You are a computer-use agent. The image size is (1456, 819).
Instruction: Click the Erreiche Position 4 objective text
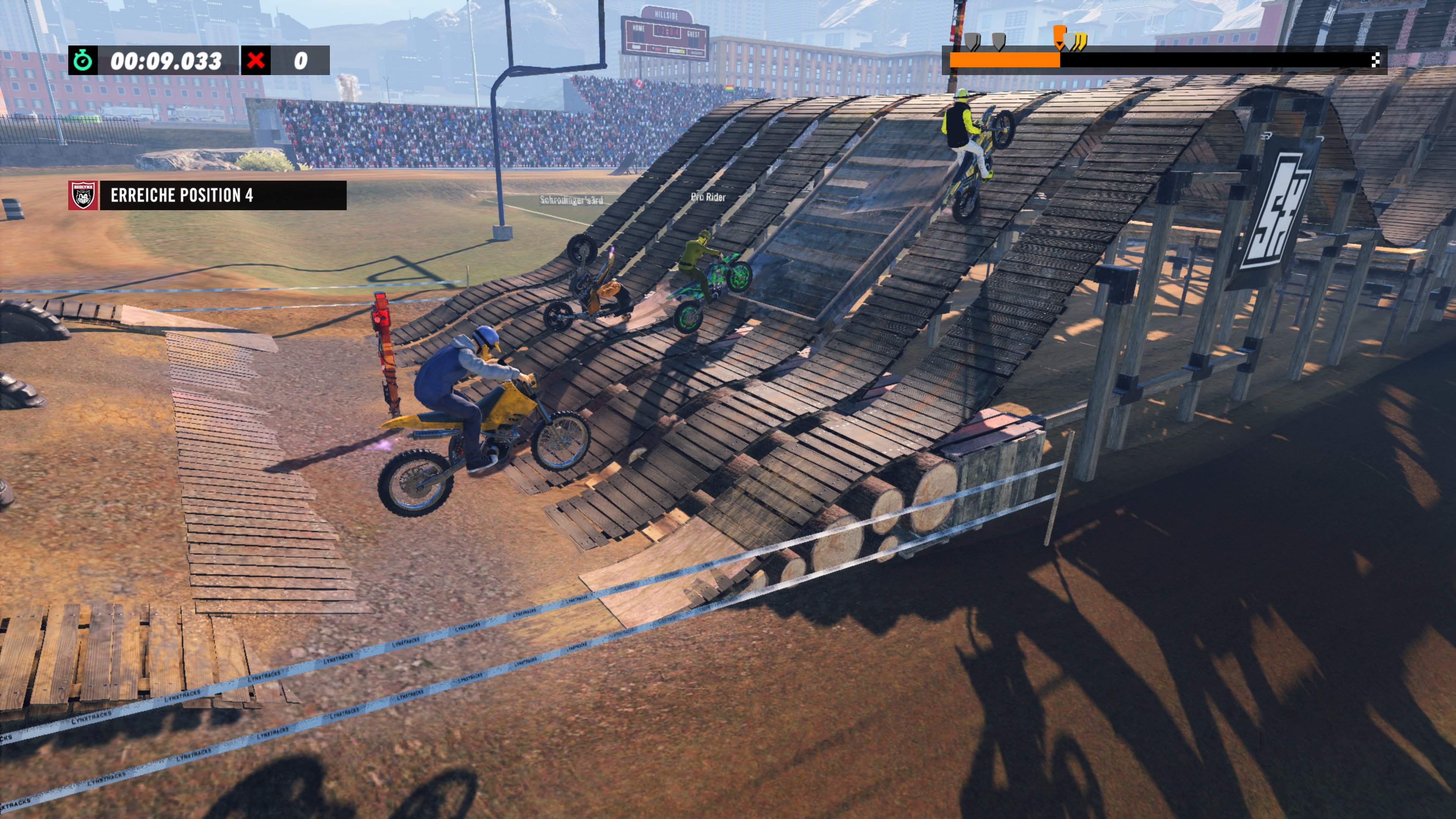click(x=182, y=195)
